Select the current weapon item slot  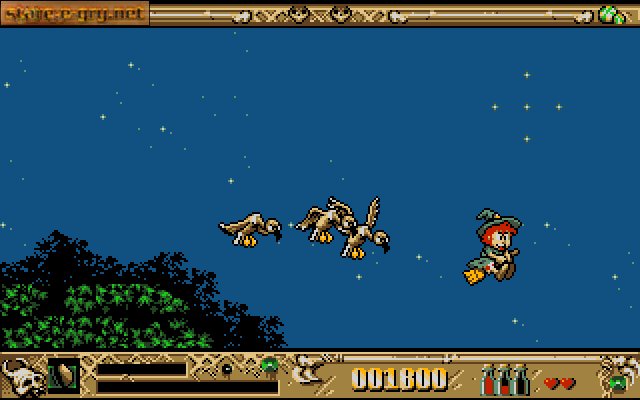[63, 375]
